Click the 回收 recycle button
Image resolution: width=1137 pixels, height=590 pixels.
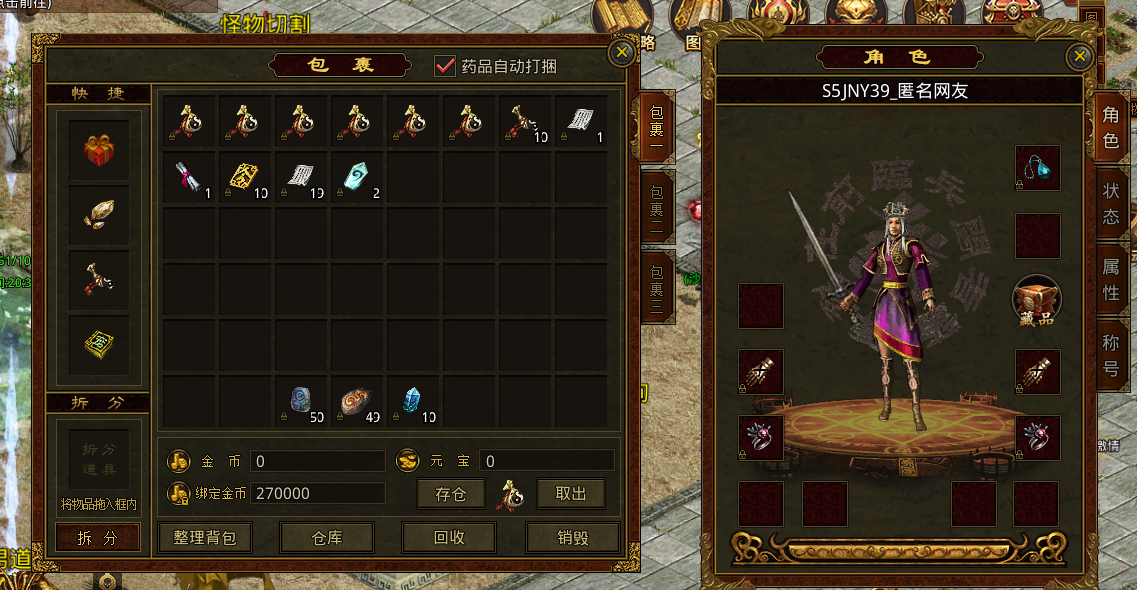(449, 537)
